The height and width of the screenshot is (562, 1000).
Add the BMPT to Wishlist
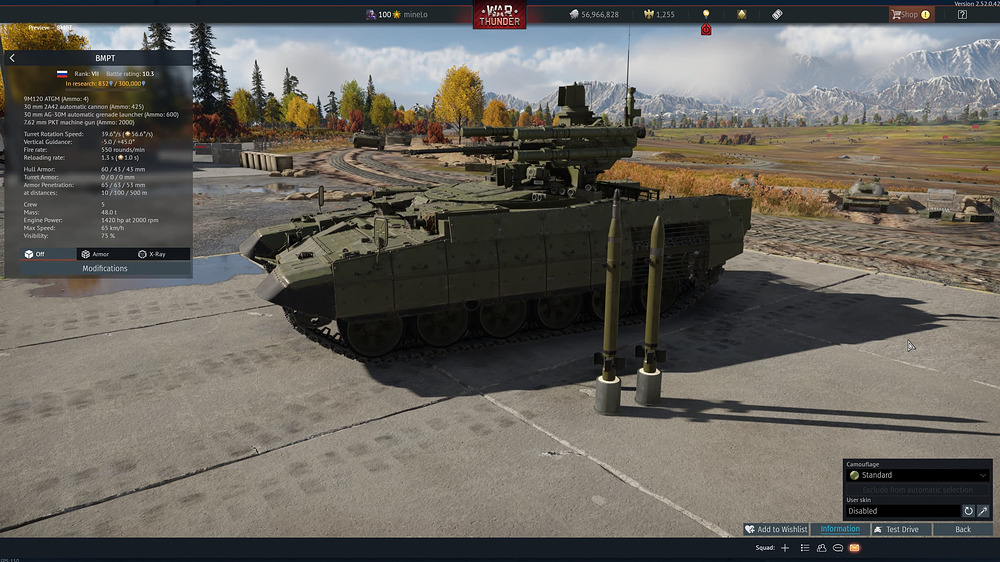(x=776, y=529)
